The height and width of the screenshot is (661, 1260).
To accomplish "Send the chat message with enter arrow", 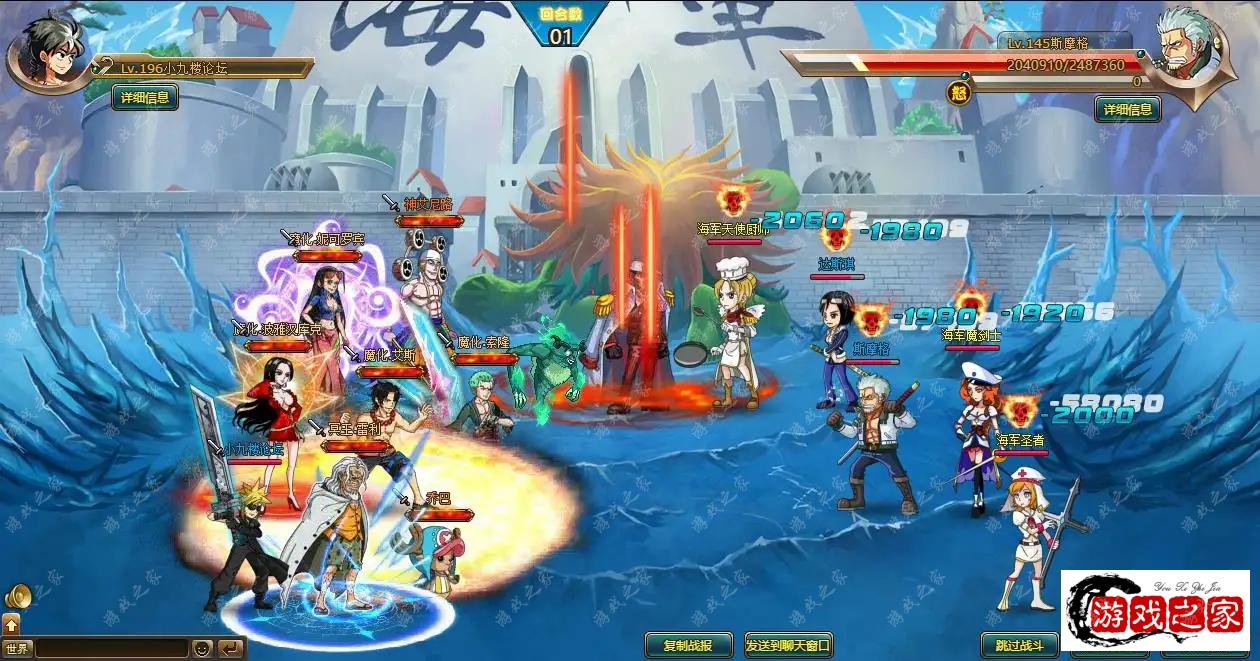I will point(231,649).
